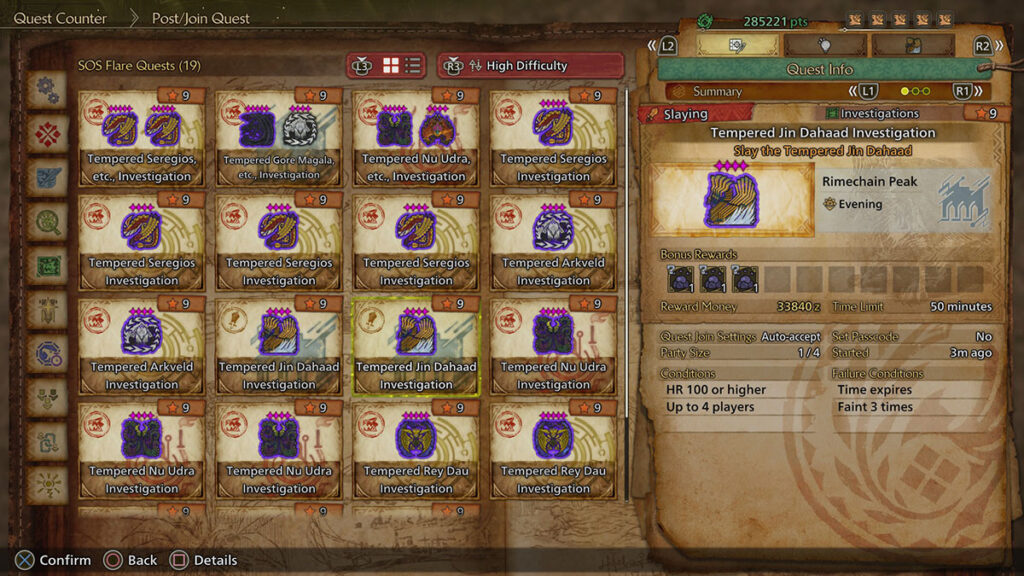Switch to the lightbulb info tab
Viewport: 1024px width, 576px height.
[824, 45]
